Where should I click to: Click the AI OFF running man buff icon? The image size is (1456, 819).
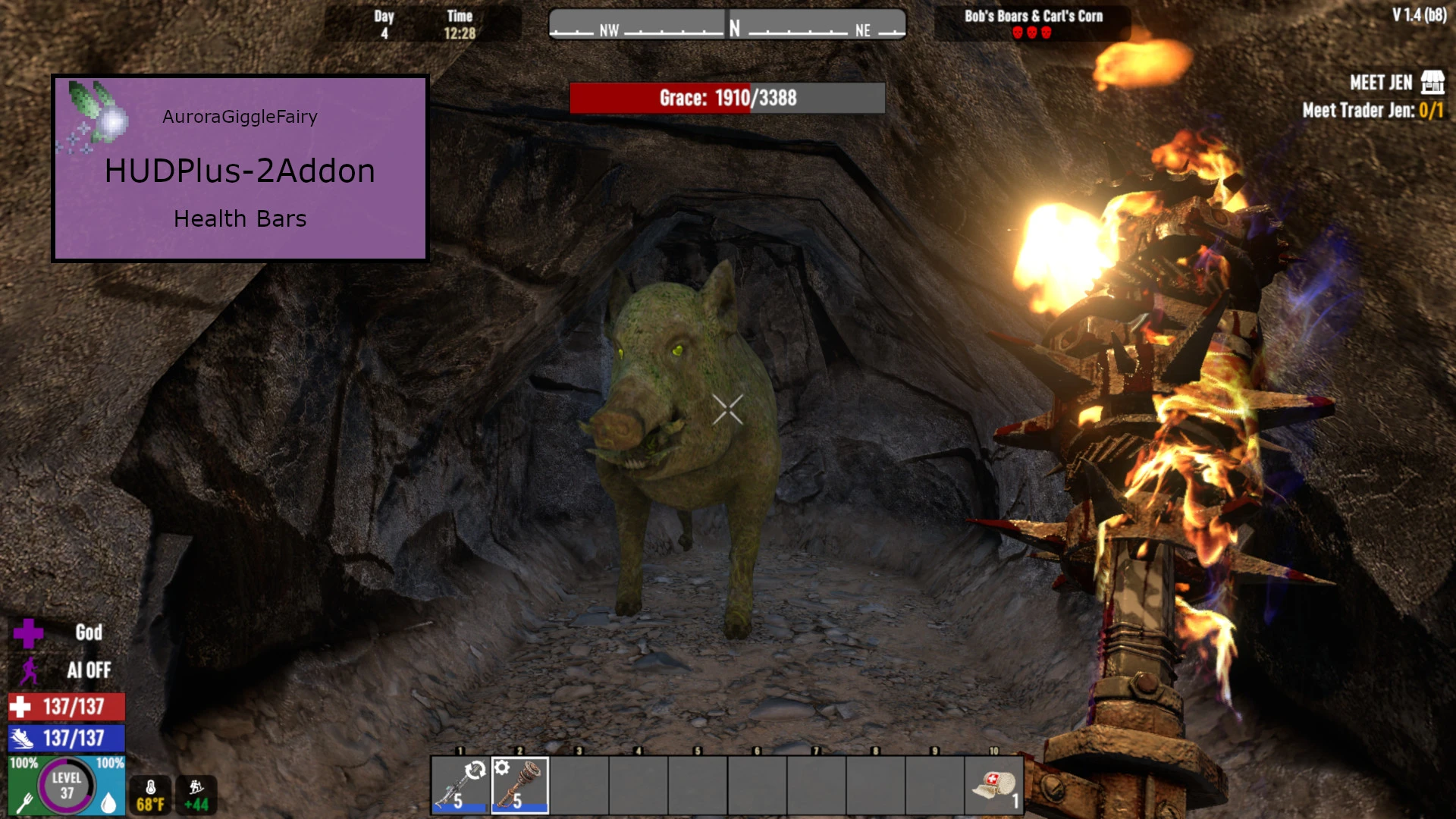click(30, 670)
